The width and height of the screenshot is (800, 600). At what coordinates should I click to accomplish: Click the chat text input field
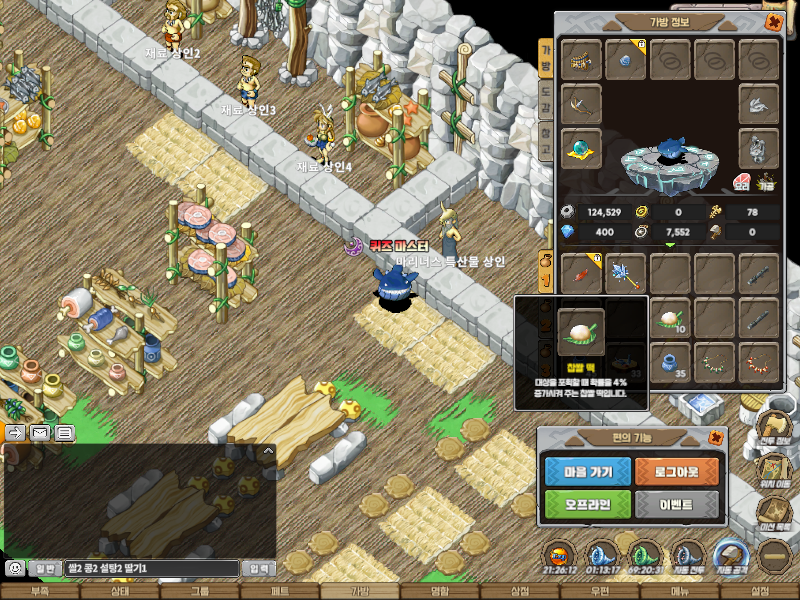[152, 568]
